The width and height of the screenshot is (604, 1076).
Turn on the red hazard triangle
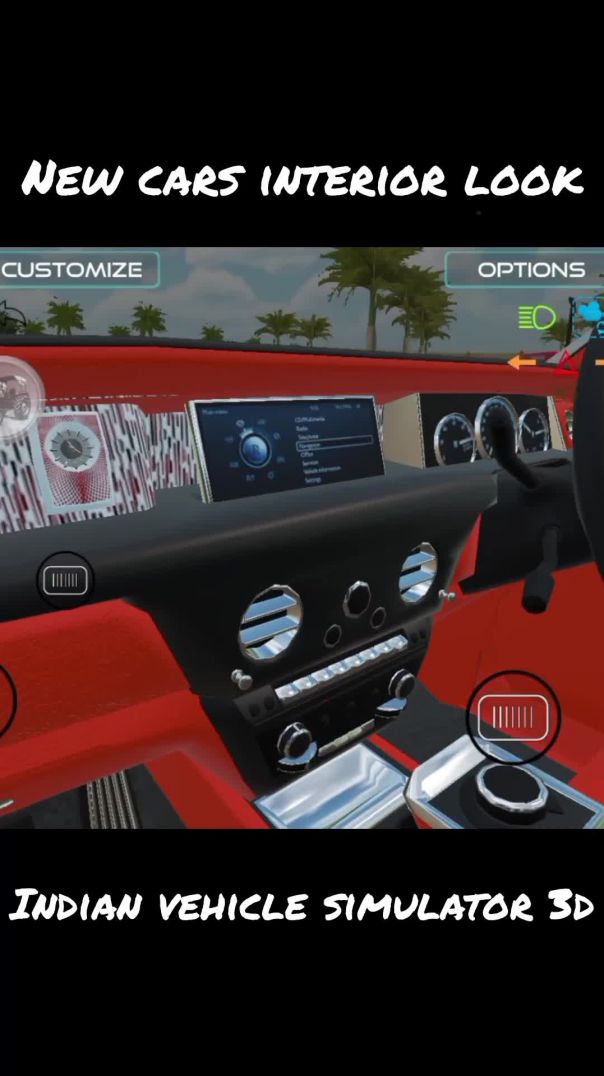565,360
